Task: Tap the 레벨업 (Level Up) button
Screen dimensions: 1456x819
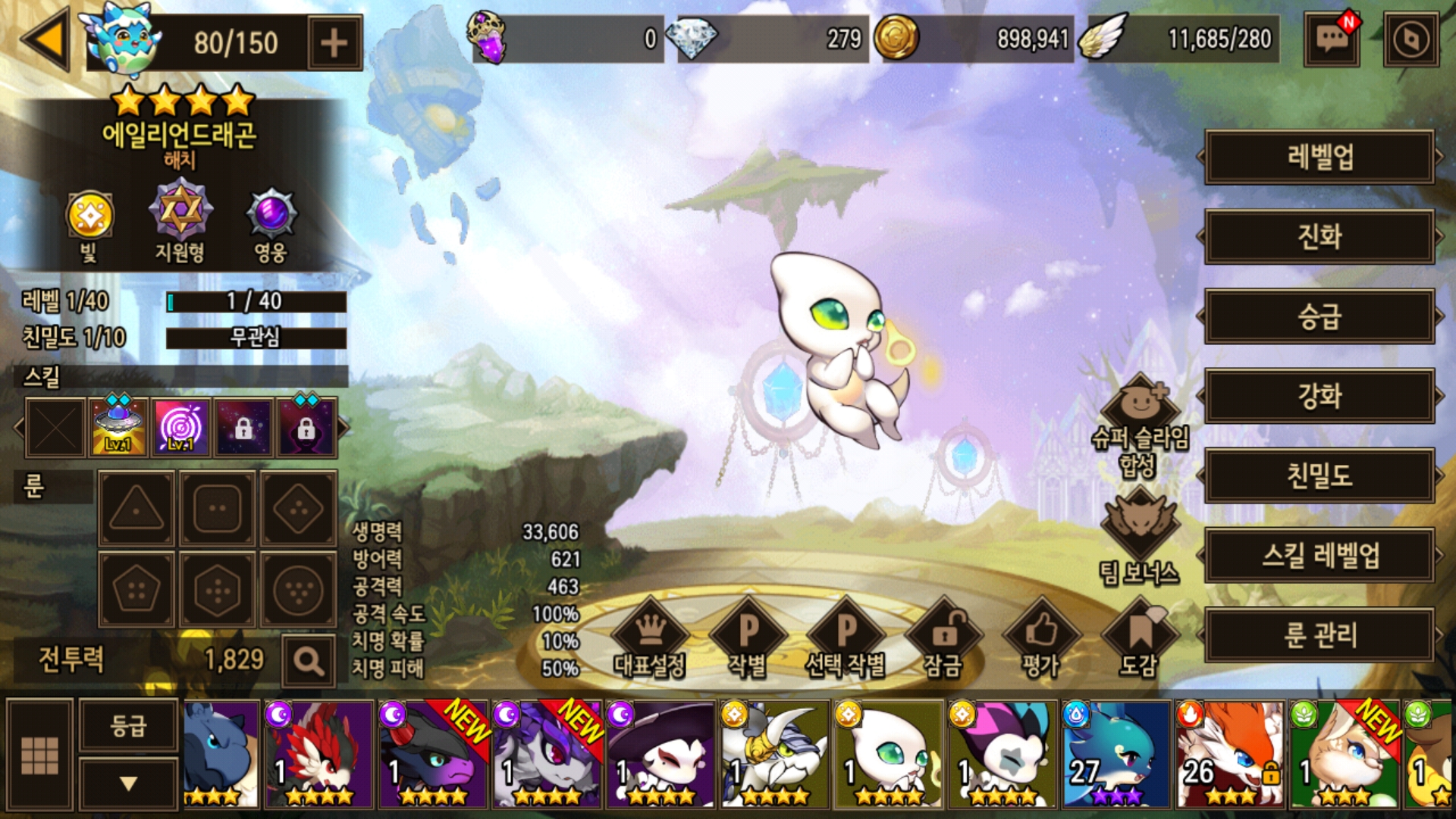Action: (1319, 157)
